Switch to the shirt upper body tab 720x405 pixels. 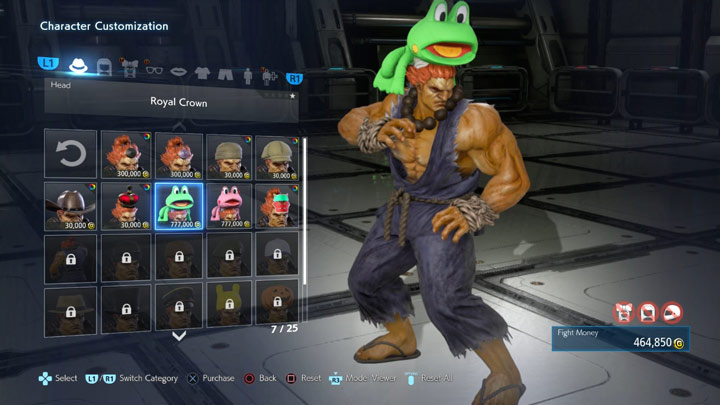pyautogui.click(x=204, y=68)
